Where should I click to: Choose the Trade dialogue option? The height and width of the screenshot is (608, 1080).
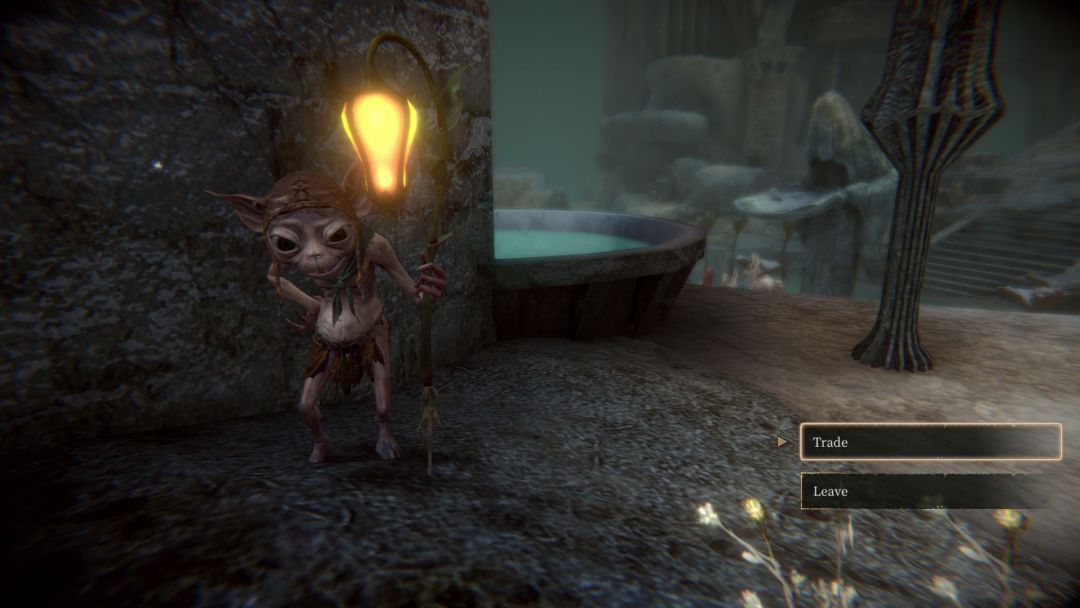click(930, 442)
